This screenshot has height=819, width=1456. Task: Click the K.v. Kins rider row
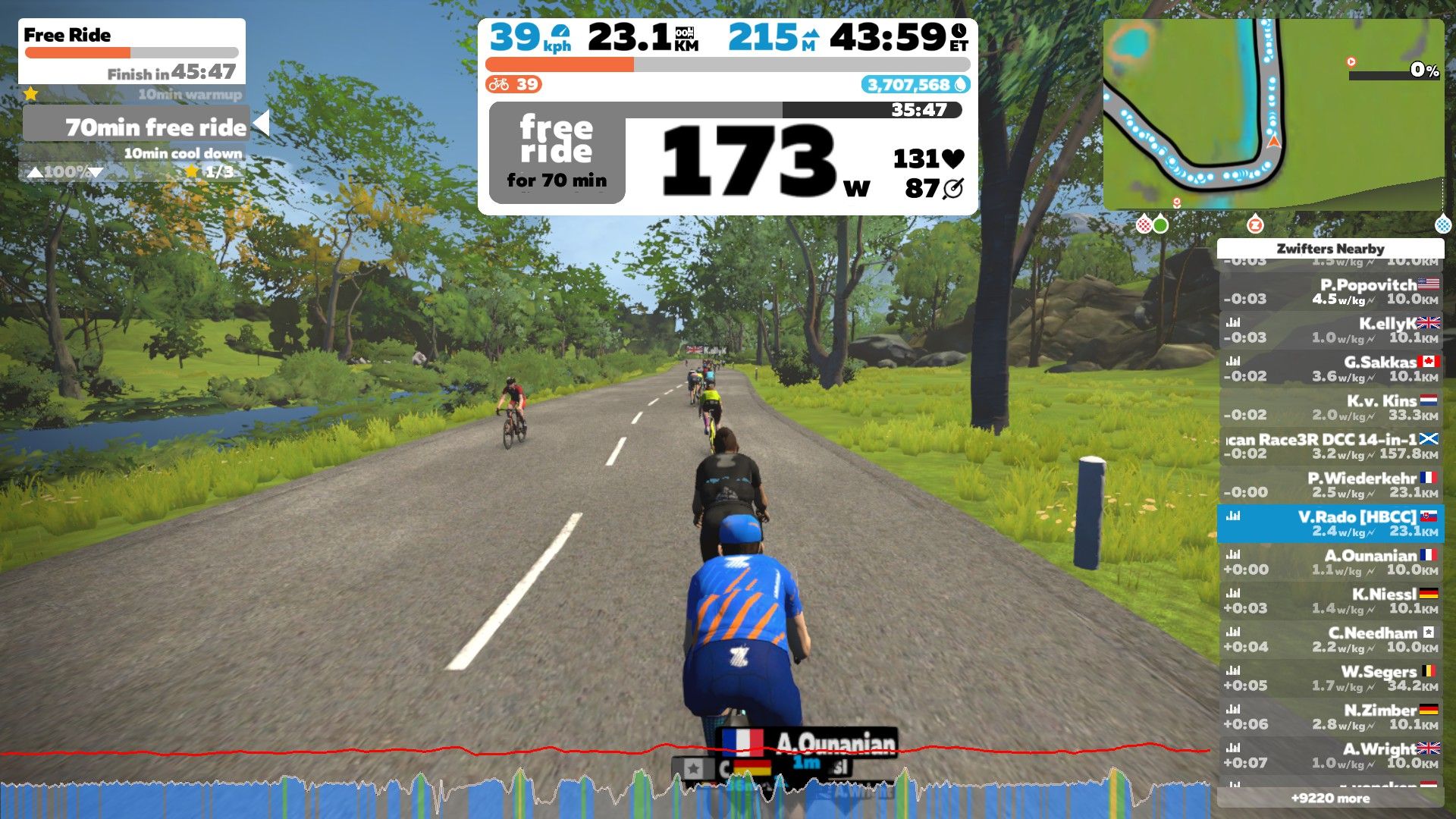coord(1331,407)
